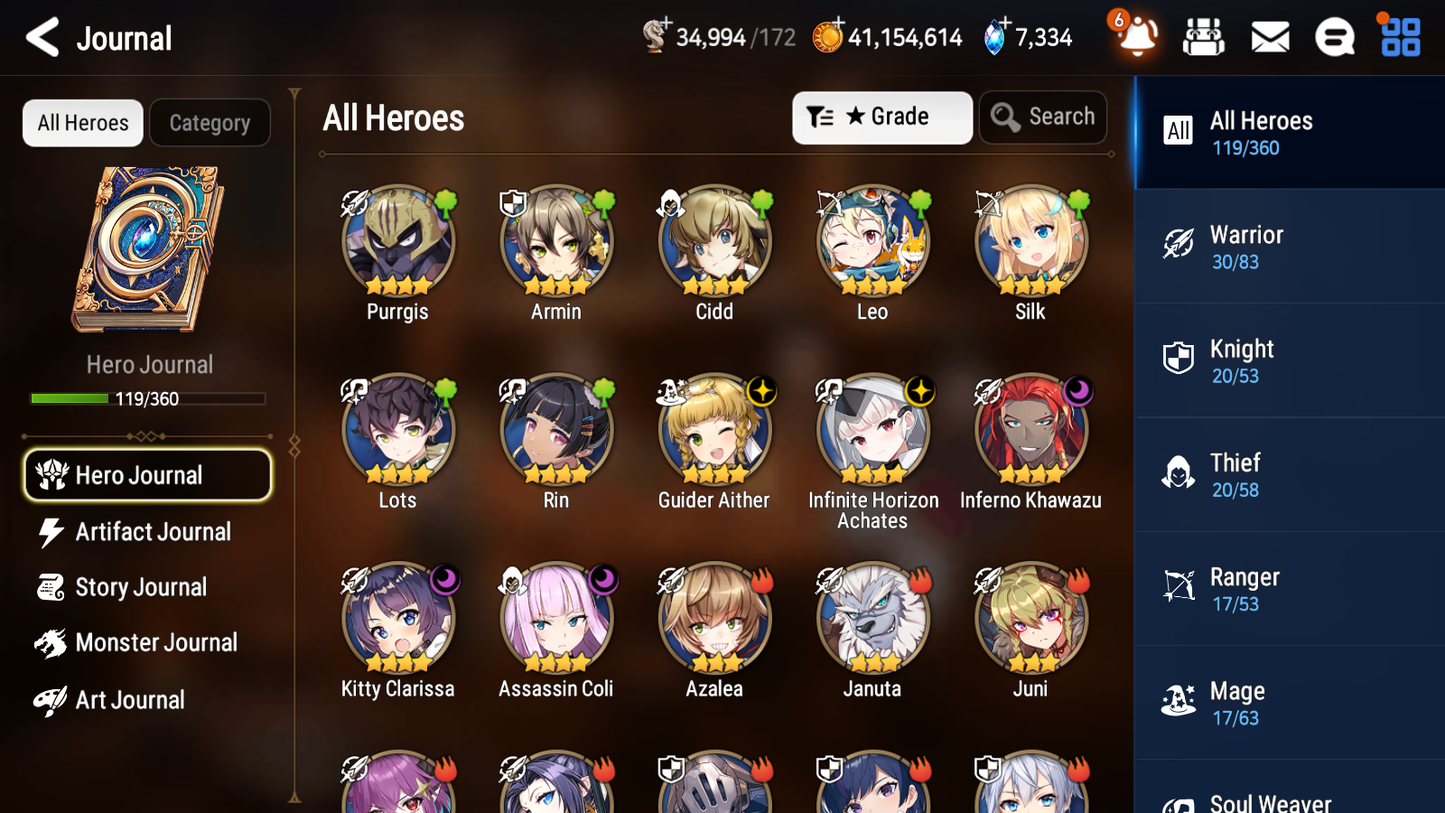
Task: Collapse the Journal view with back arrow
Action: click(42, 37)
